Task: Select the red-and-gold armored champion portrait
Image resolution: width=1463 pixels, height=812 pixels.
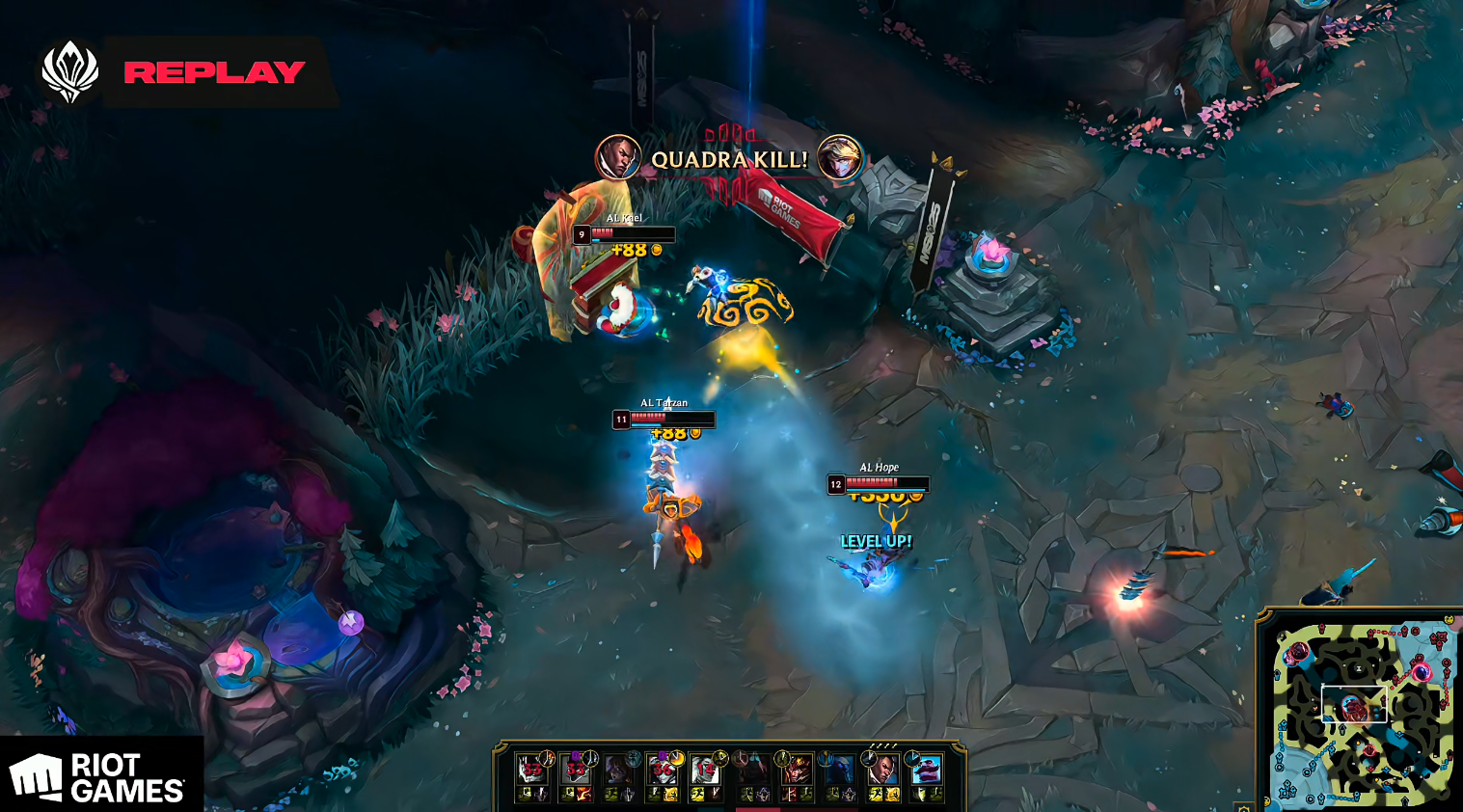Action: click(x=797, y=770)
